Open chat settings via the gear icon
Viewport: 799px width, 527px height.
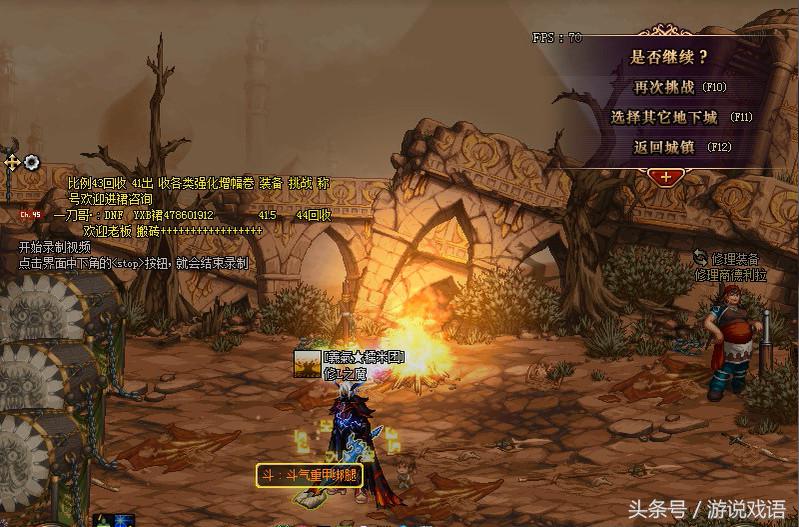pyautogui.click(x=32, y=162)
